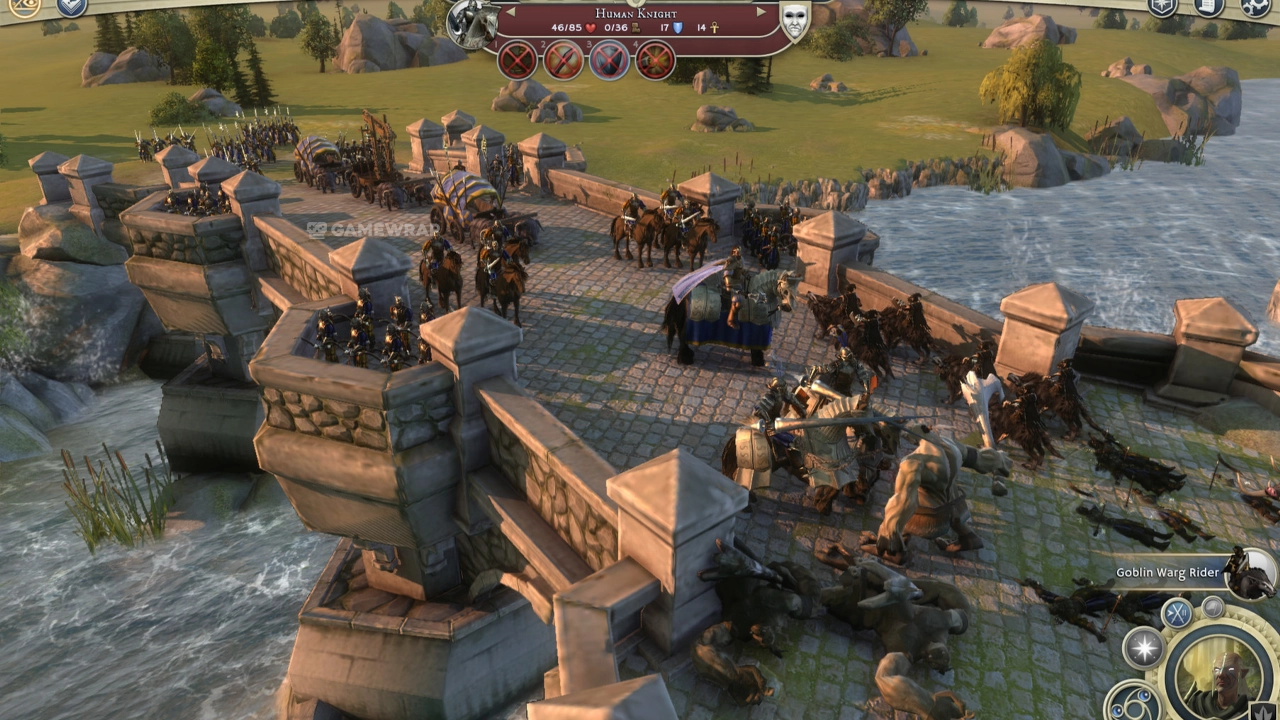Click the grey flag surrender button
This screenshot has width=1280, height=720.
[1213, 606]
